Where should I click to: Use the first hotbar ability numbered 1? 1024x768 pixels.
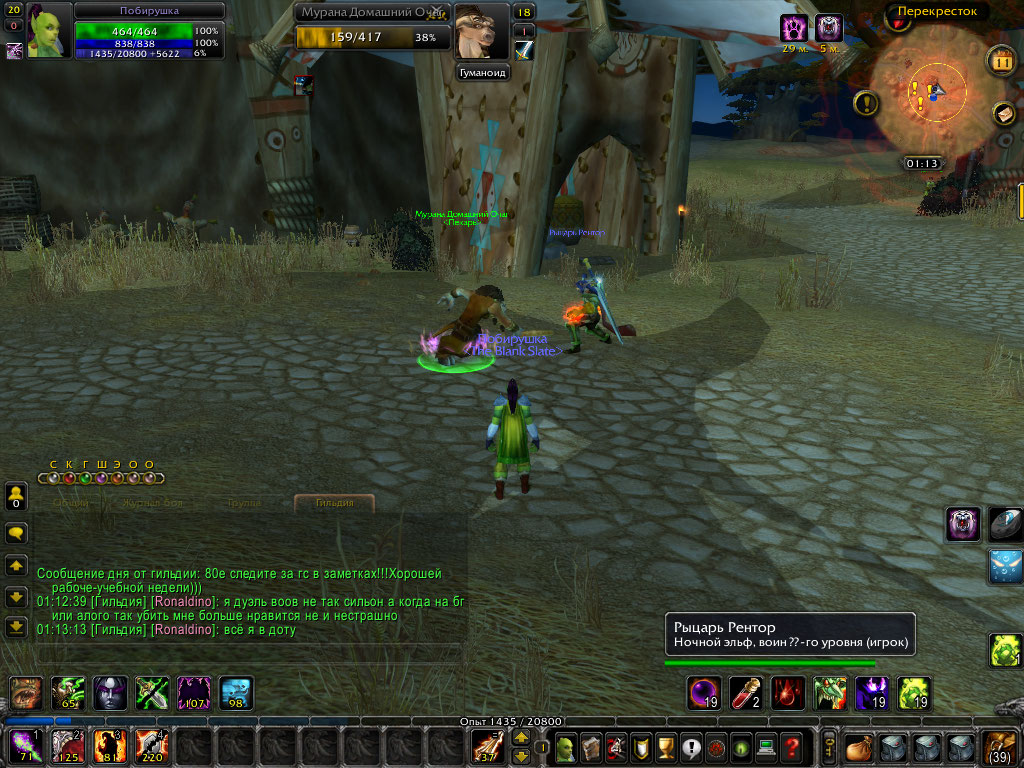(x=23, y=745)
